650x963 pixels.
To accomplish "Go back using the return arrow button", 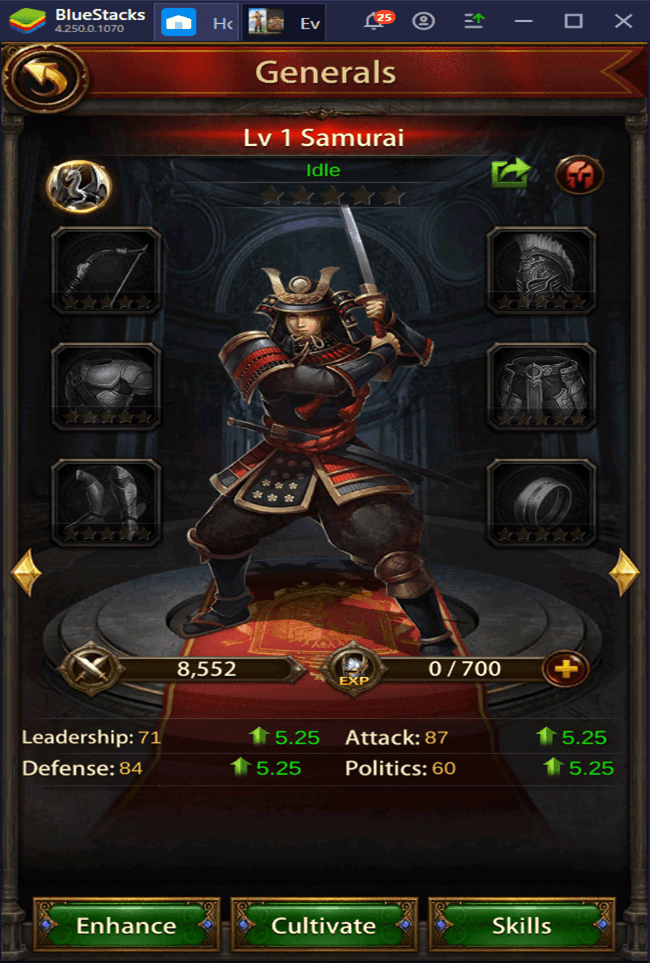I will pyautogui.click(x=44, y=76).
